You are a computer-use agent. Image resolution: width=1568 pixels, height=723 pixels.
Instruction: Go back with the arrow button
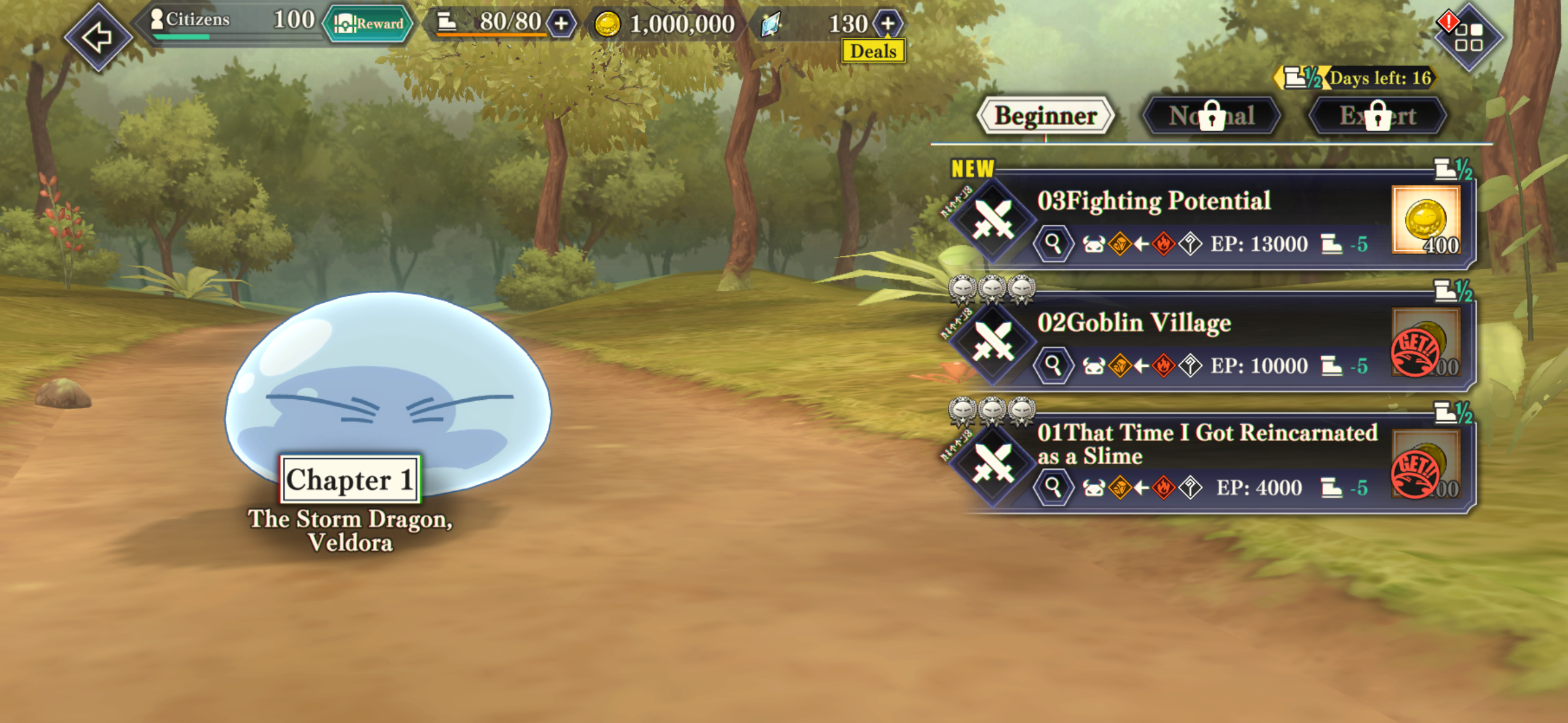point(98,37)
